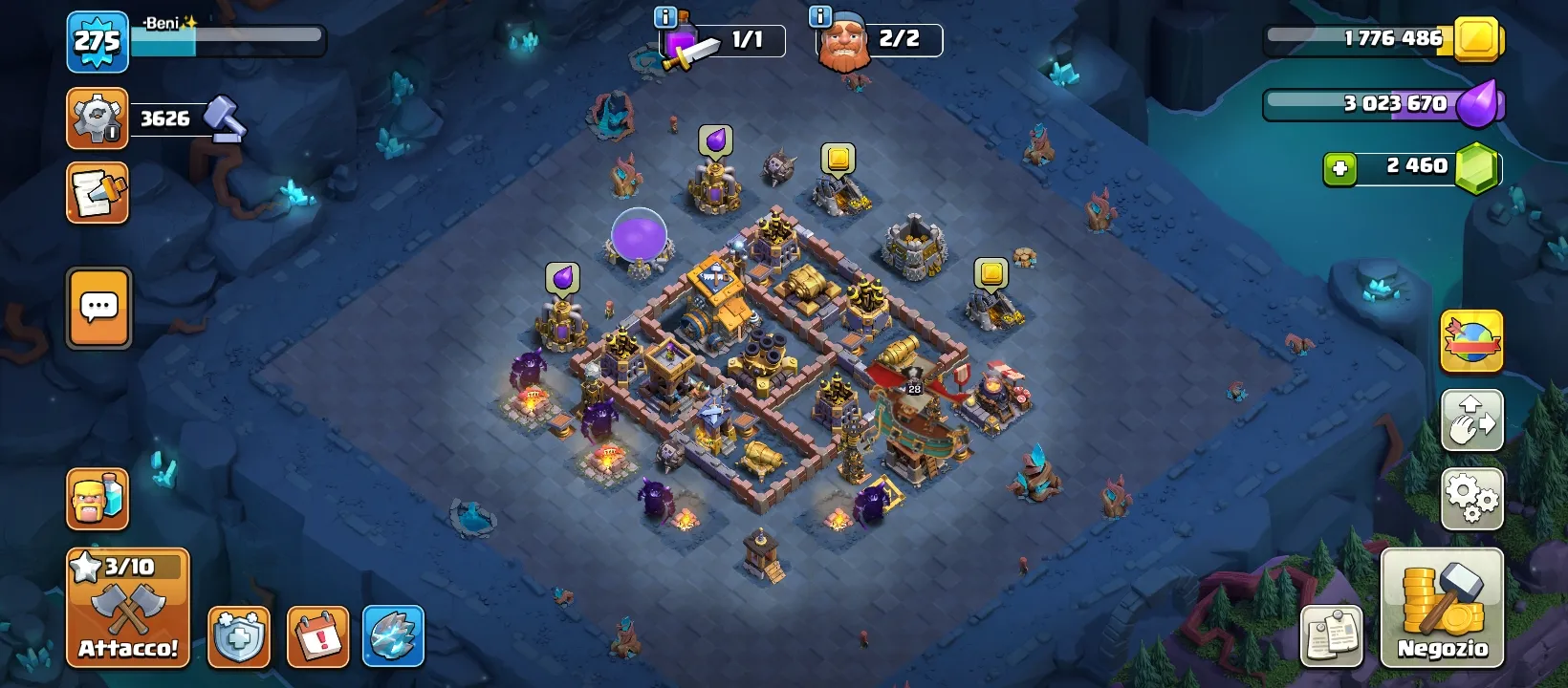Open the season challenges globe icon
1568x688 pixels.
[x=1470, y=341]
